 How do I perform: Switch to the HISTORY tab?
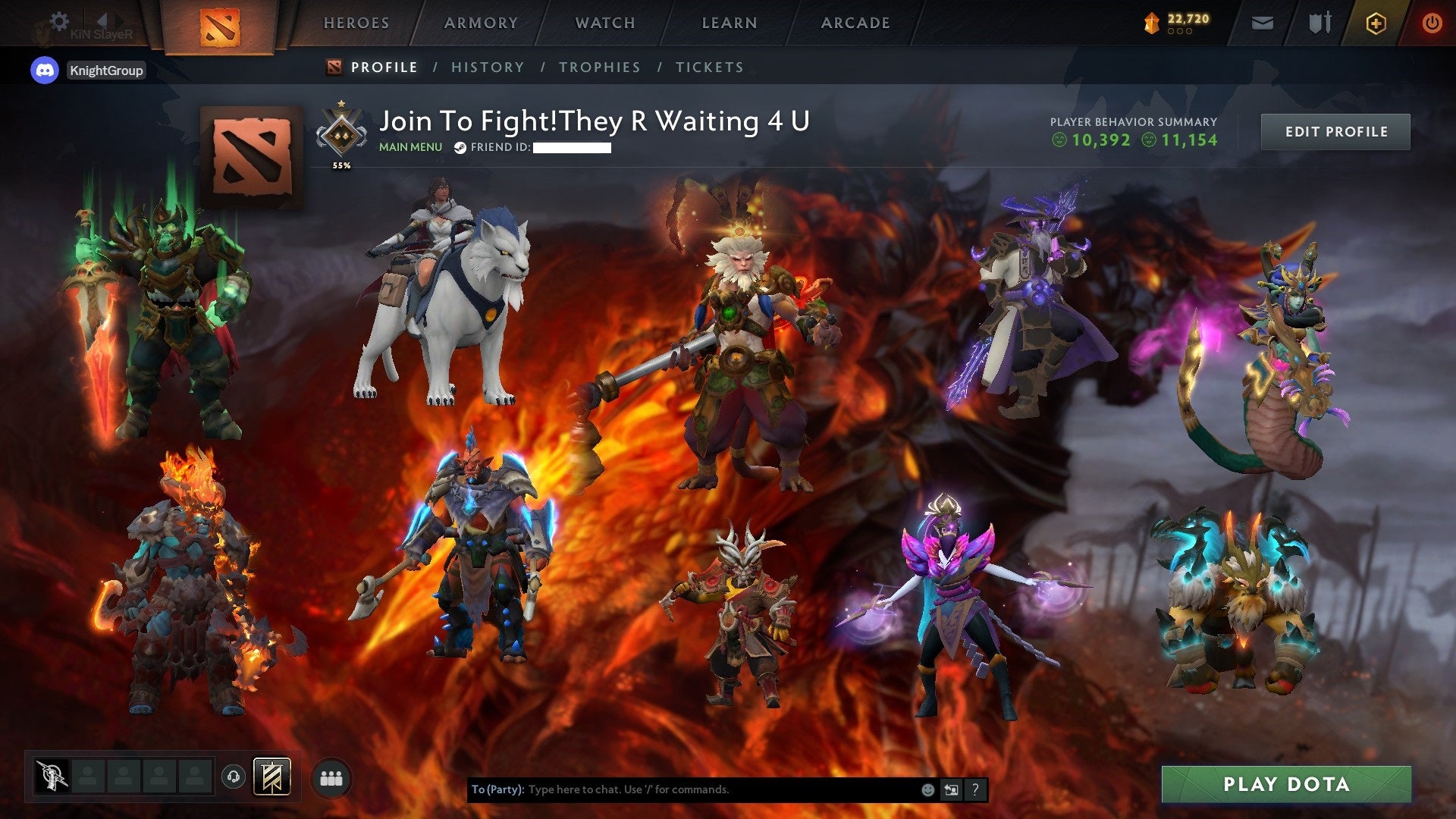click(x=488, y=67)
